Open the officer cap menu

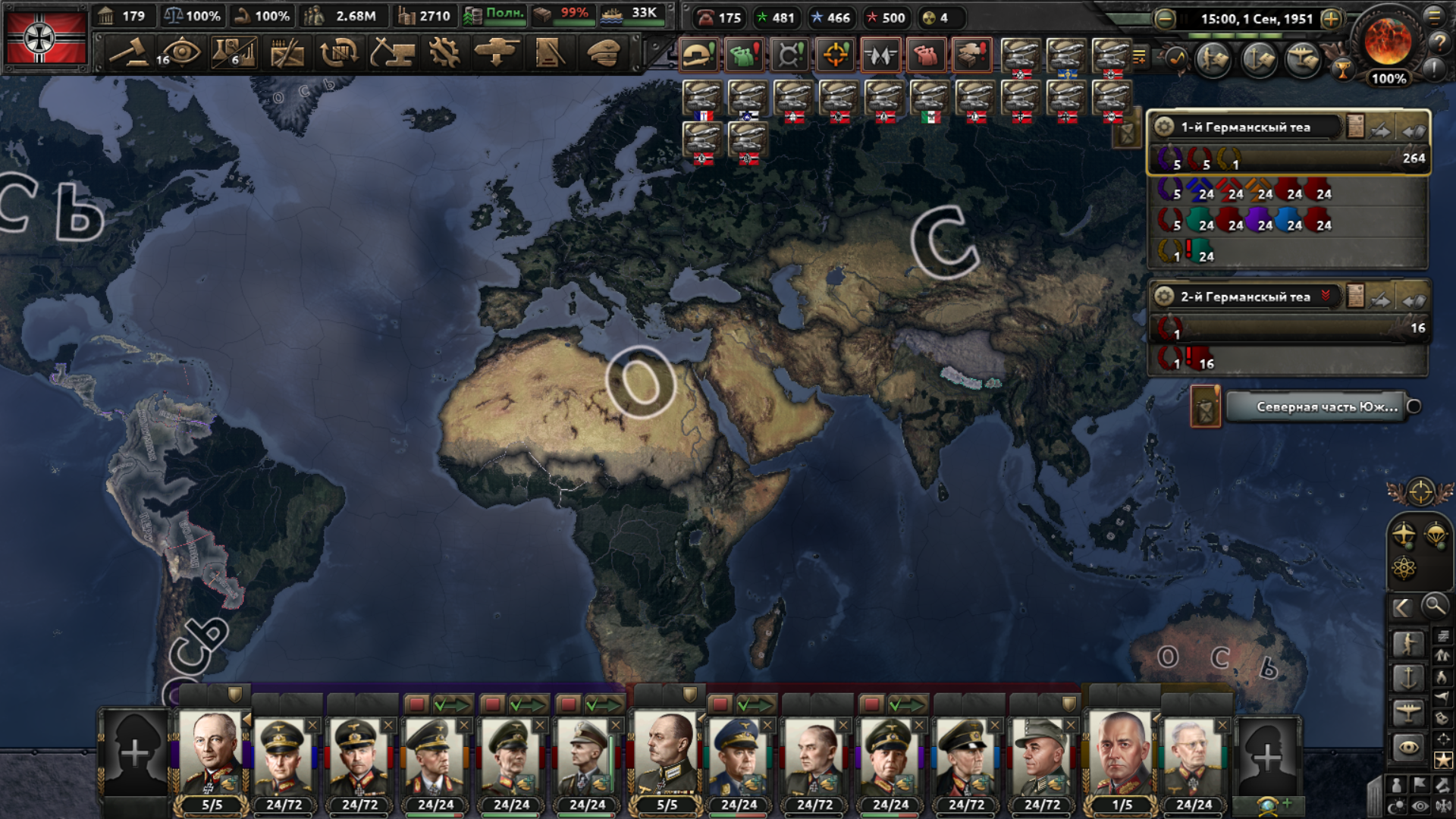tap(604, 53)
